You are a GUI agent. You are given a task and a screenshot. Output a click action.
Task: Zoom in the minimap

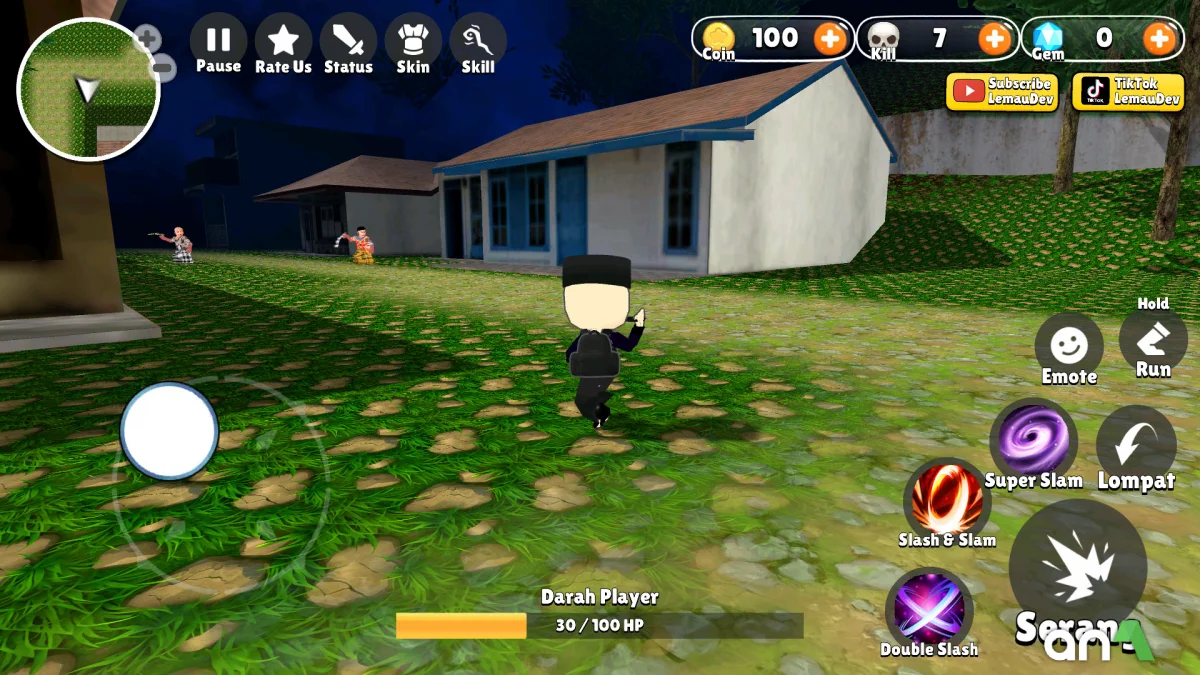click(147, 39)
